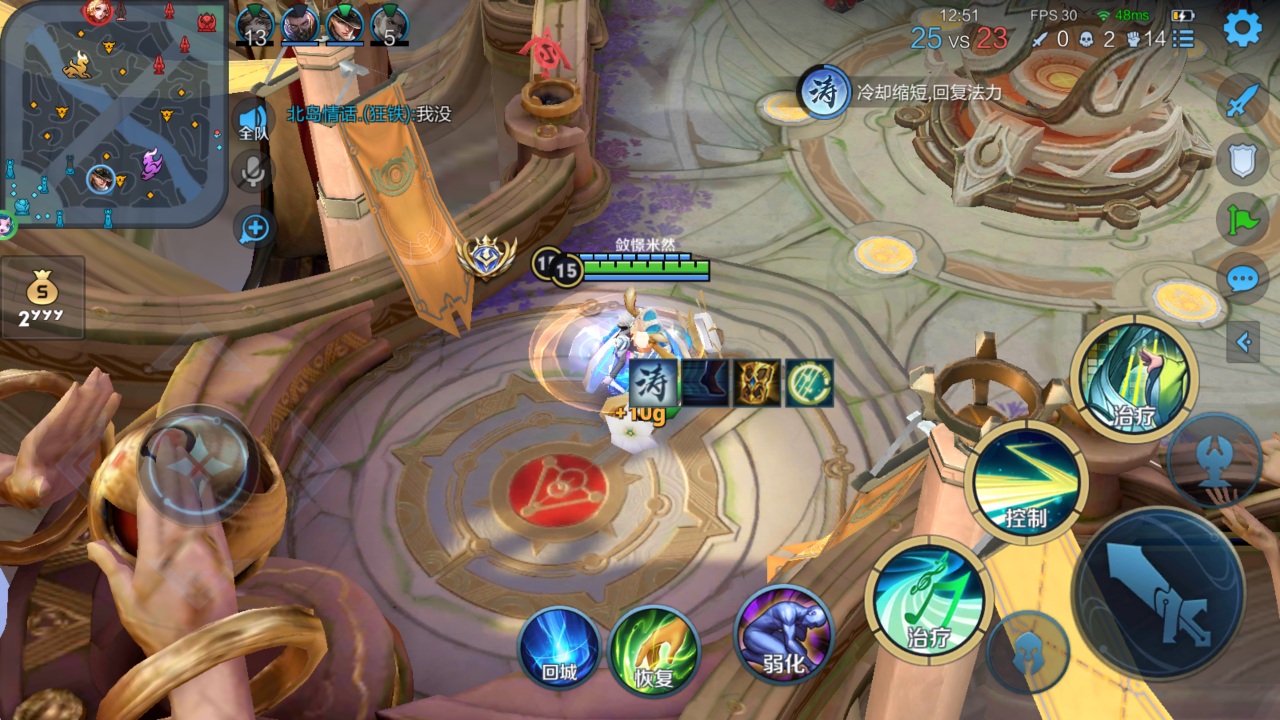Image resolution: width=1280 pixels, height=720 pixels.
Task: Toggle the microphone button
Action: [x=254, y=172]
